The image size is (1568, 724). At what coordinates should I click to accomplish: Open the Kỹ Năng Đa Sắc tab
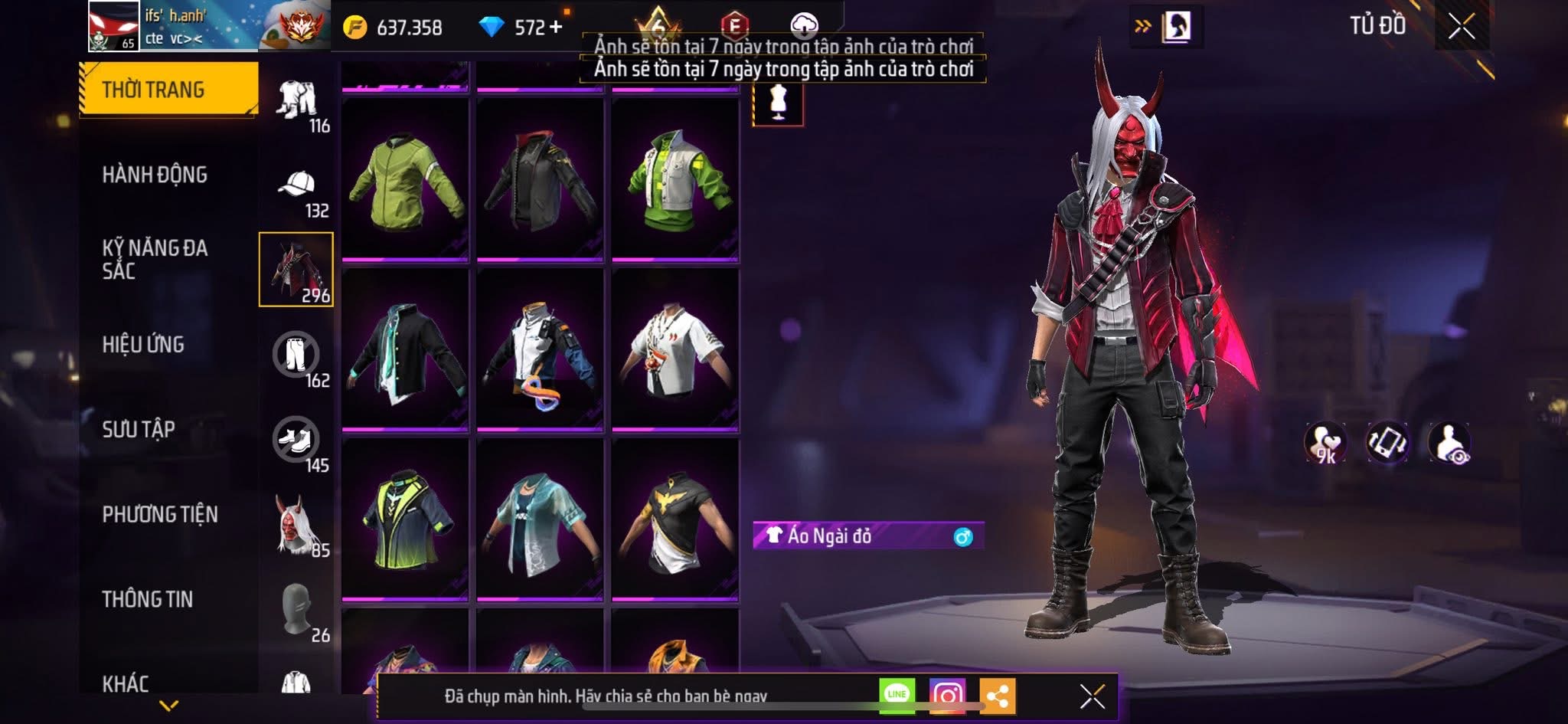click(x=155, y=259)
